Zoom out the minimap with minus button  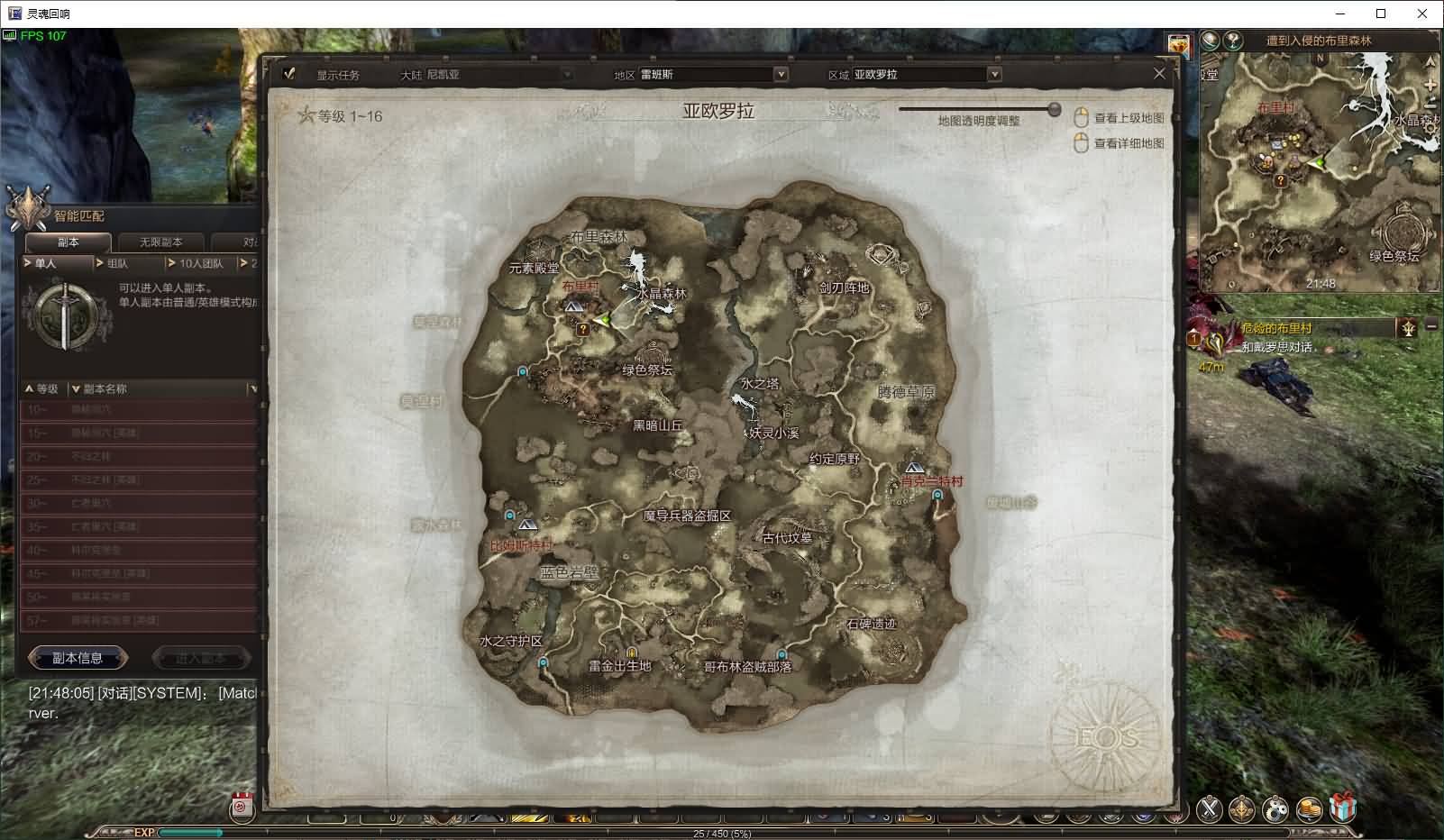point(1430,105)
